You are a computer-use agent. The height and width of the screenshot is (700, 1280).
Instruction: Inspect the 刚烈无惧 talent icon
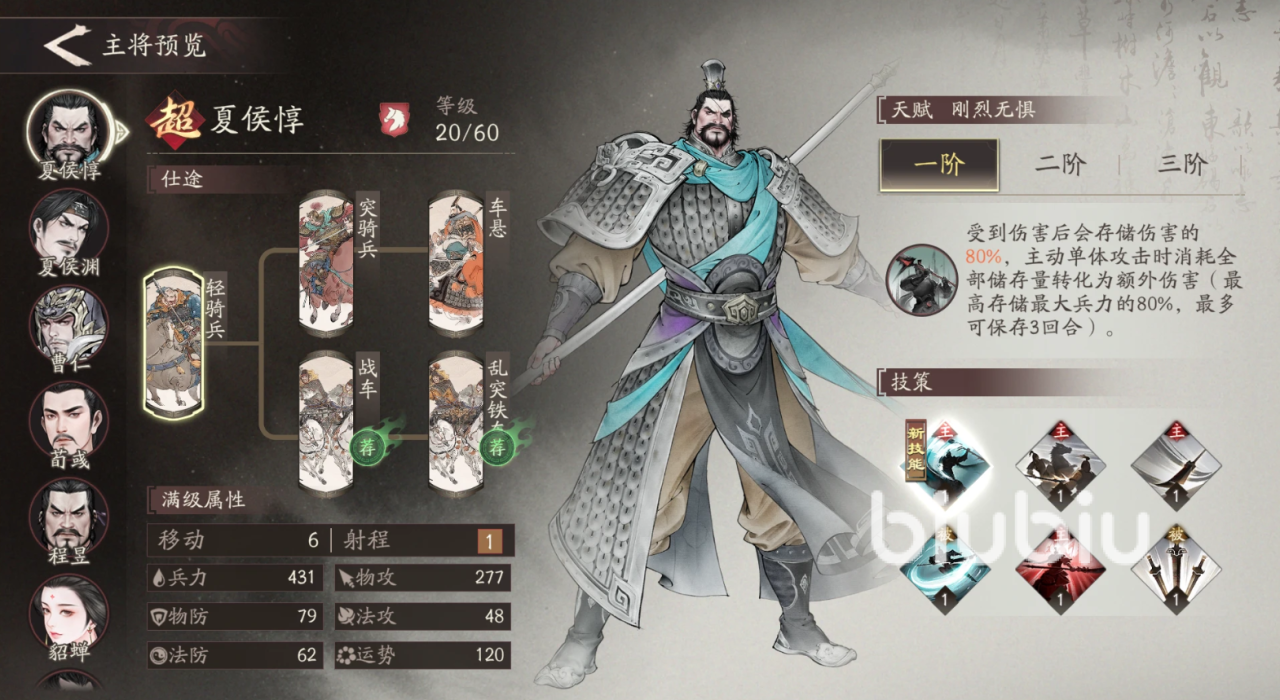pyautogui.click(x=918, y=280)
